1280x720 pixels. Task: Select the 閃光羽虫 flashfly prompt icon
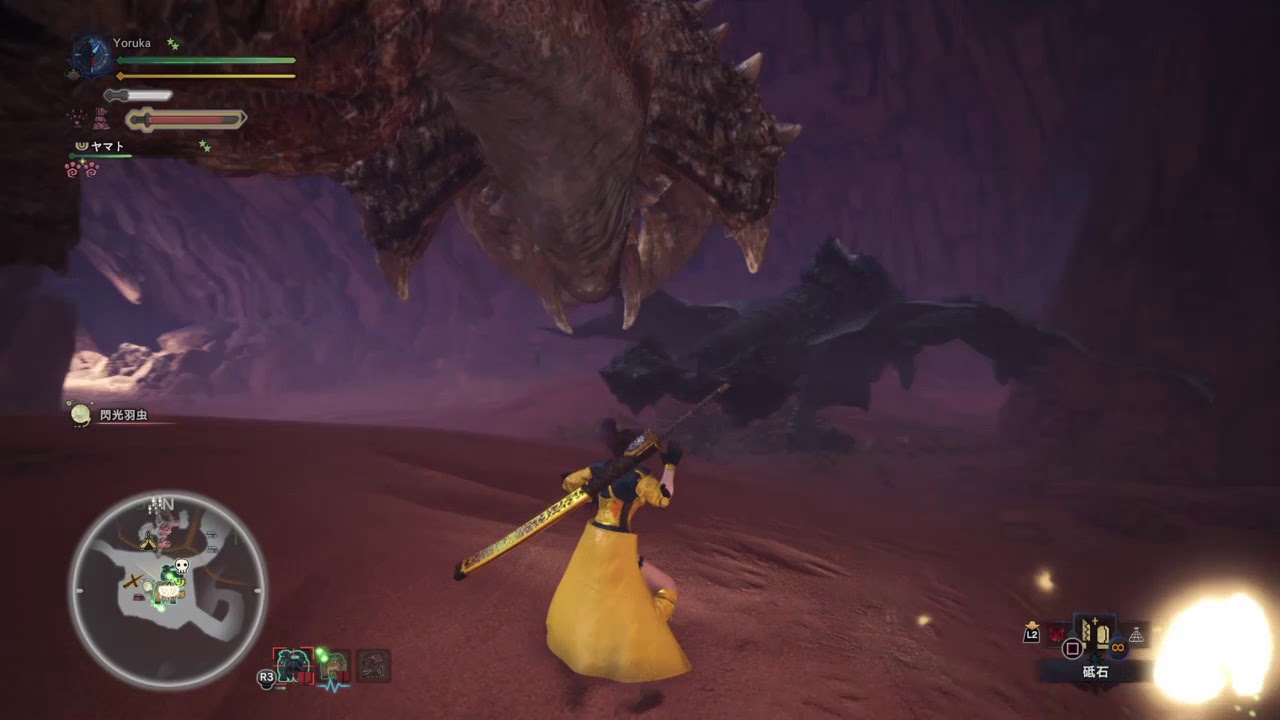81,414
